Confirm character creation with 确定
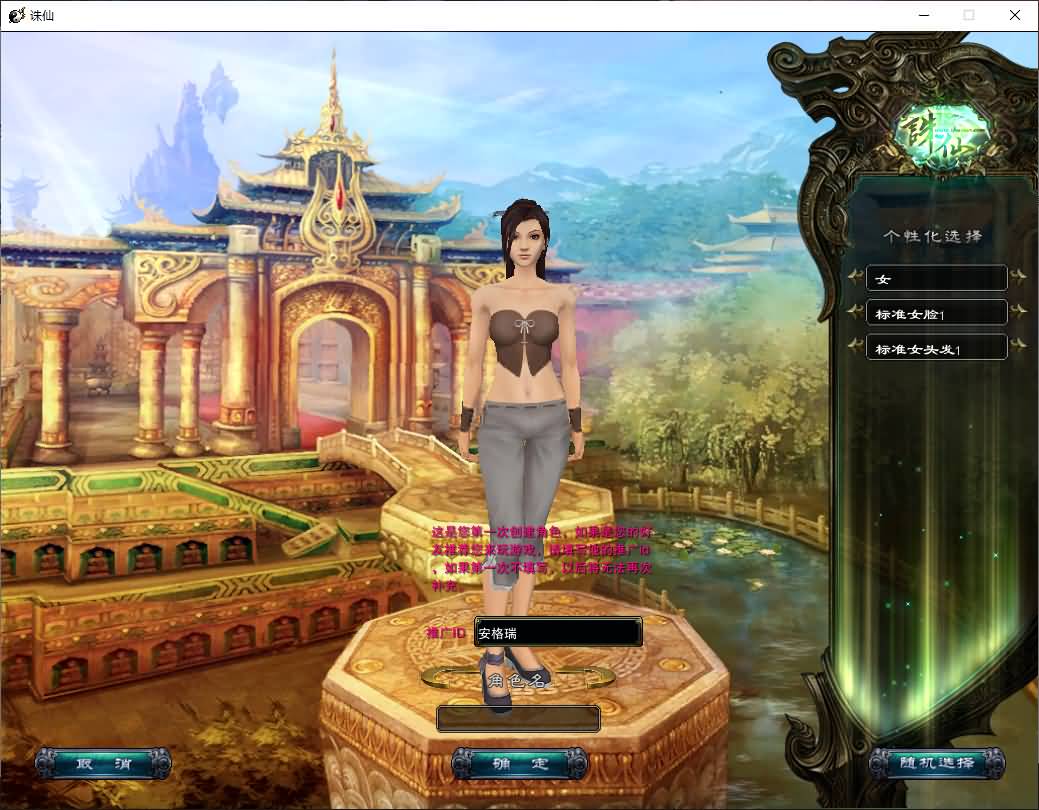The image size is (1039, 810). coord(520,764)
